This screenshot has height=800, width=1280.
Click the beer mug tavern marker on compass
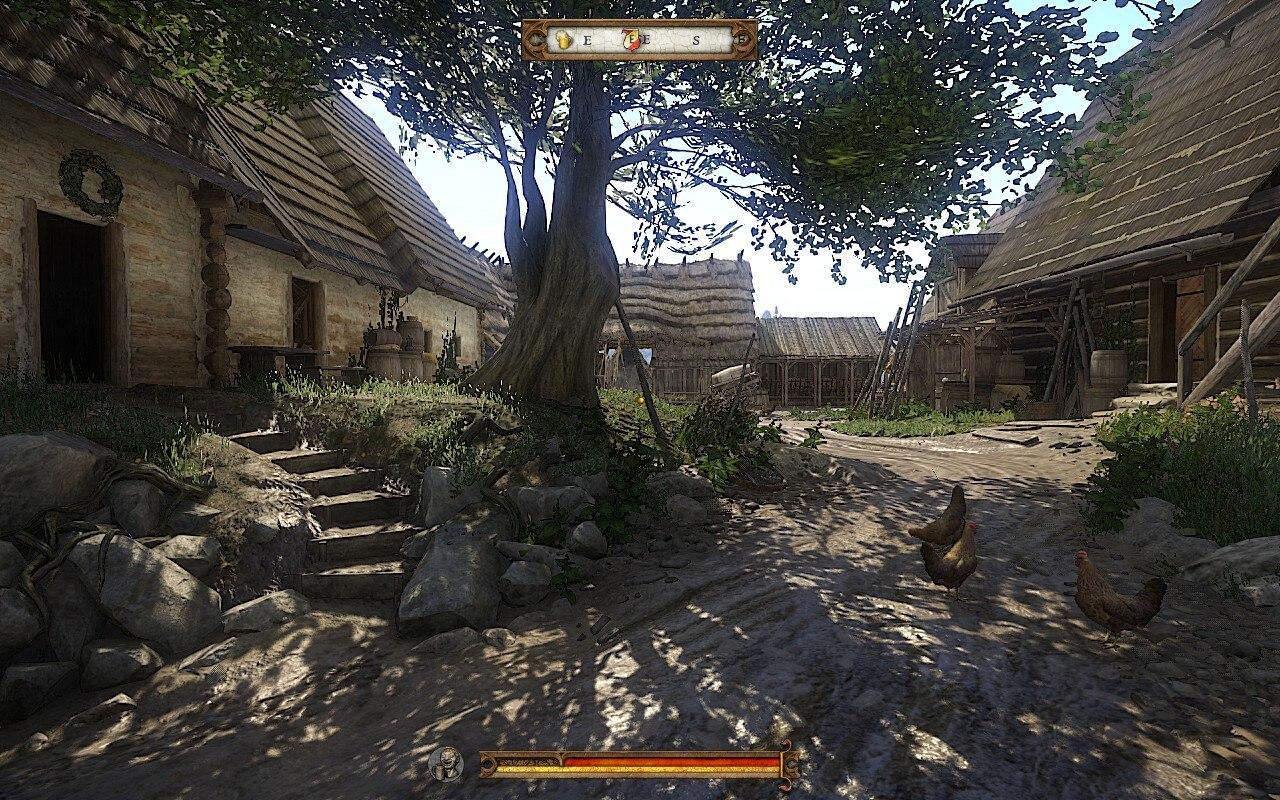tap(564, 40)
